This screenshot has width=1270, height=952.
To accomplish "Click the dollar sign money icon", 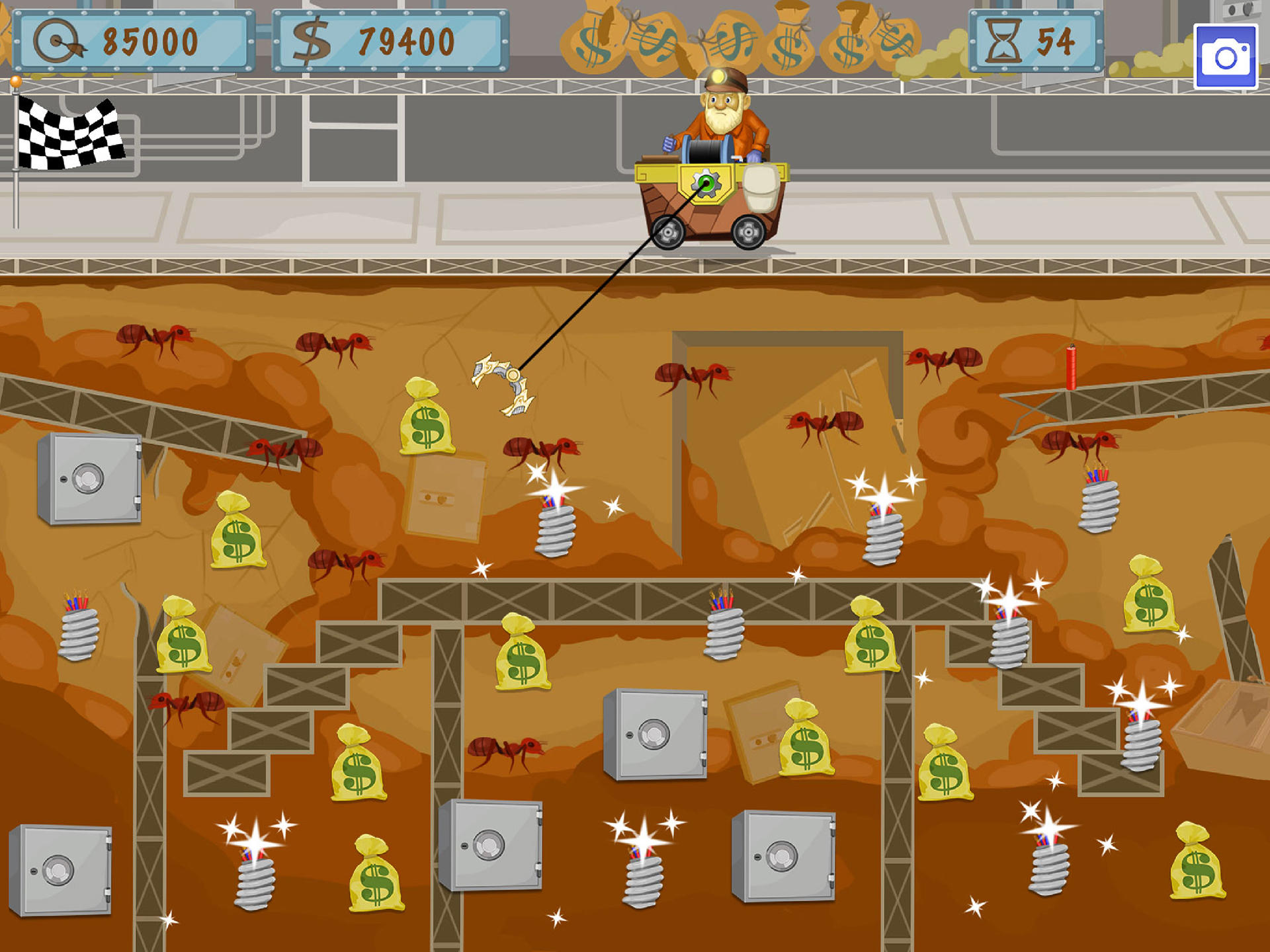I will [x=312, y=40].
